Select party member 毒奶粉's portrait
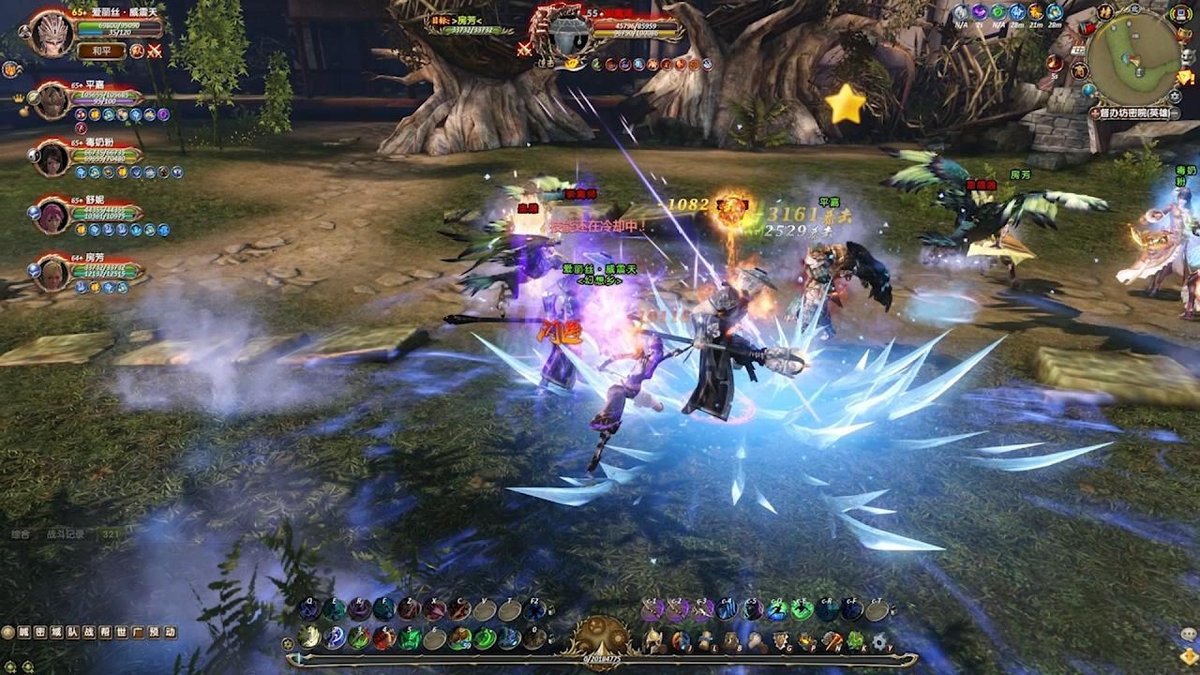The image size is (1200, 675). pos(52,158)
